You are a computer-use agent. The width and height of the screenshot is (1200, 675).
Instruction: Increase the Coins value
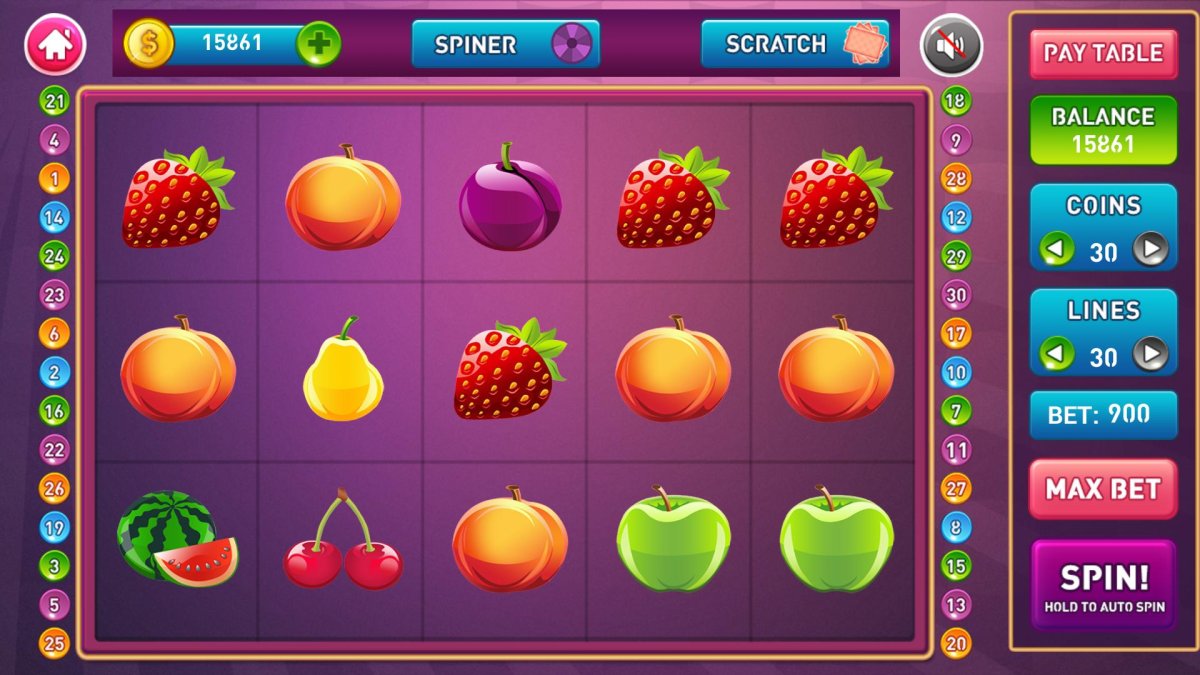point(1151,249)
